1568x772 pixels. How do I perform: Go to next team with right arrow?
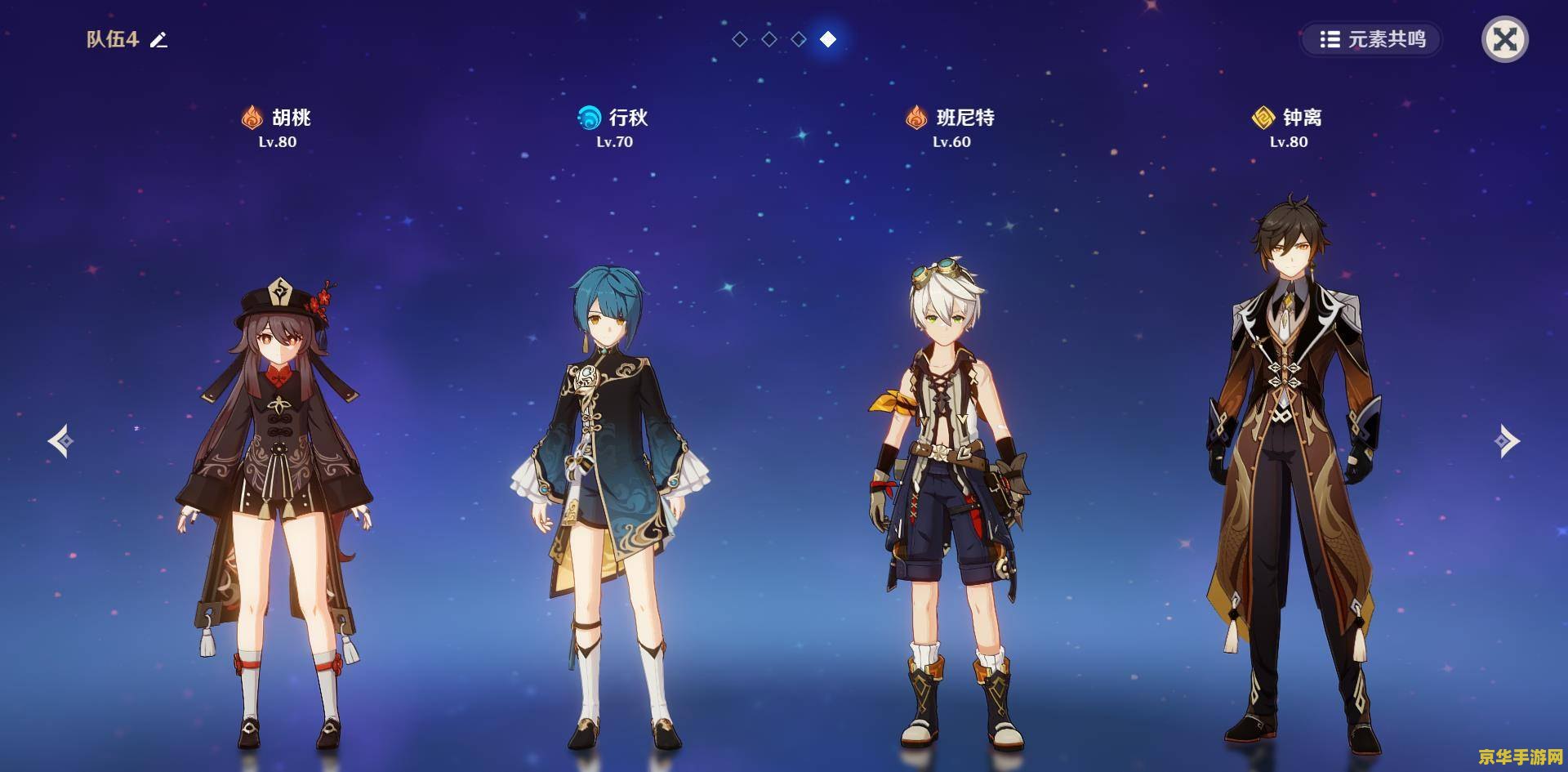[x=1507, y=441]
